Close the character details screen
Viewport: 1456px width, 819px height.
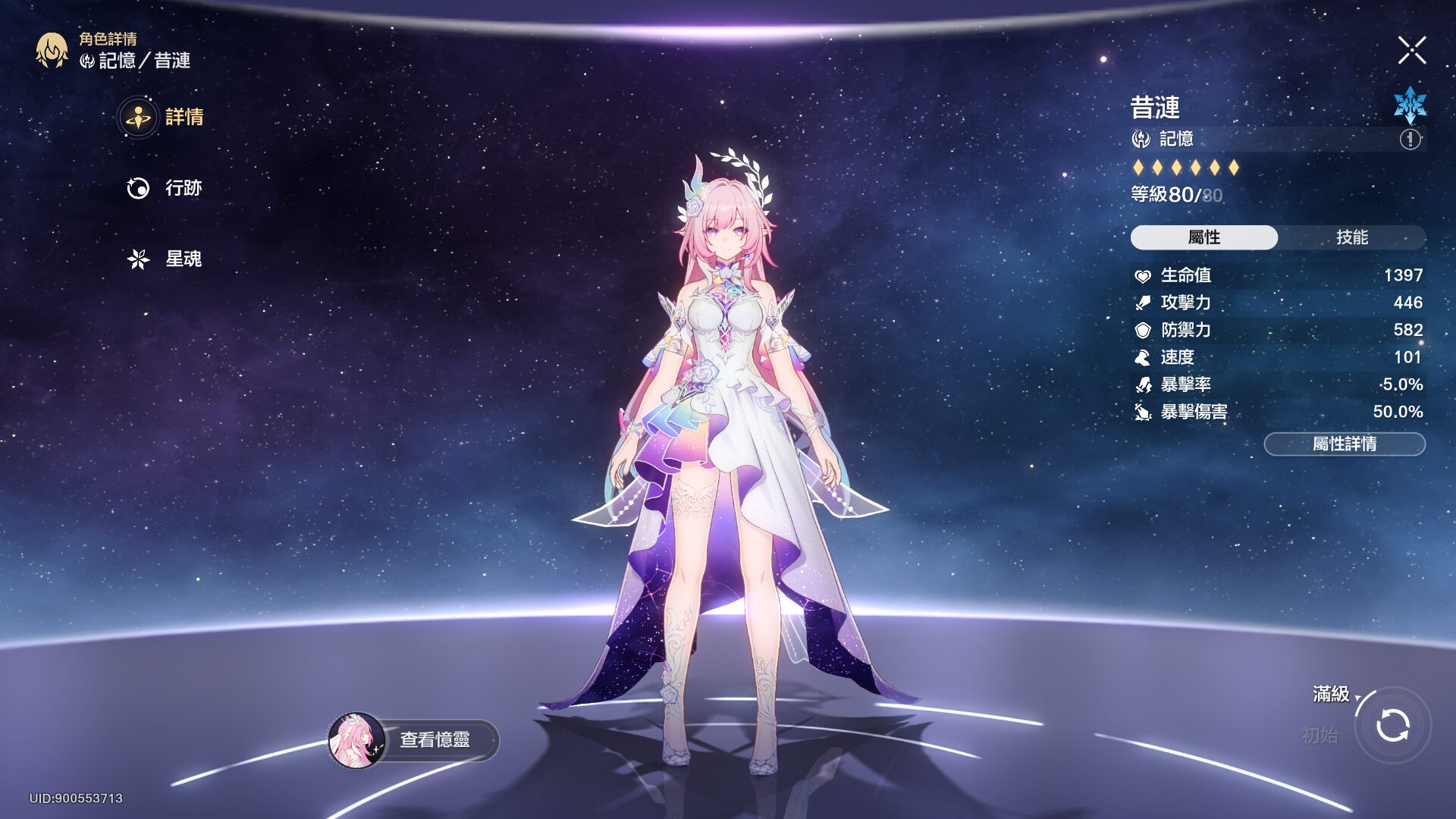coord(1411,51)
